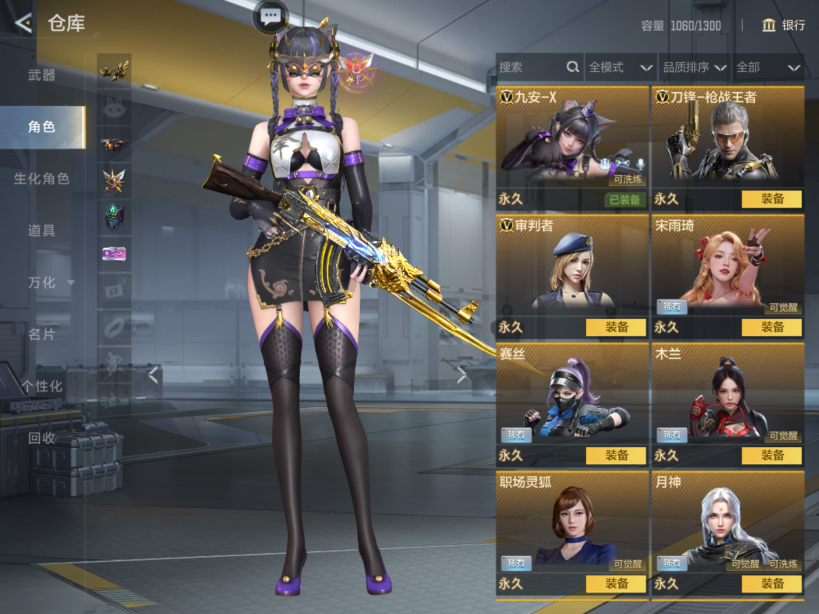Open the 道具 items tab
The width and height of the screenshot is (819, 614).
click(42, 231)
